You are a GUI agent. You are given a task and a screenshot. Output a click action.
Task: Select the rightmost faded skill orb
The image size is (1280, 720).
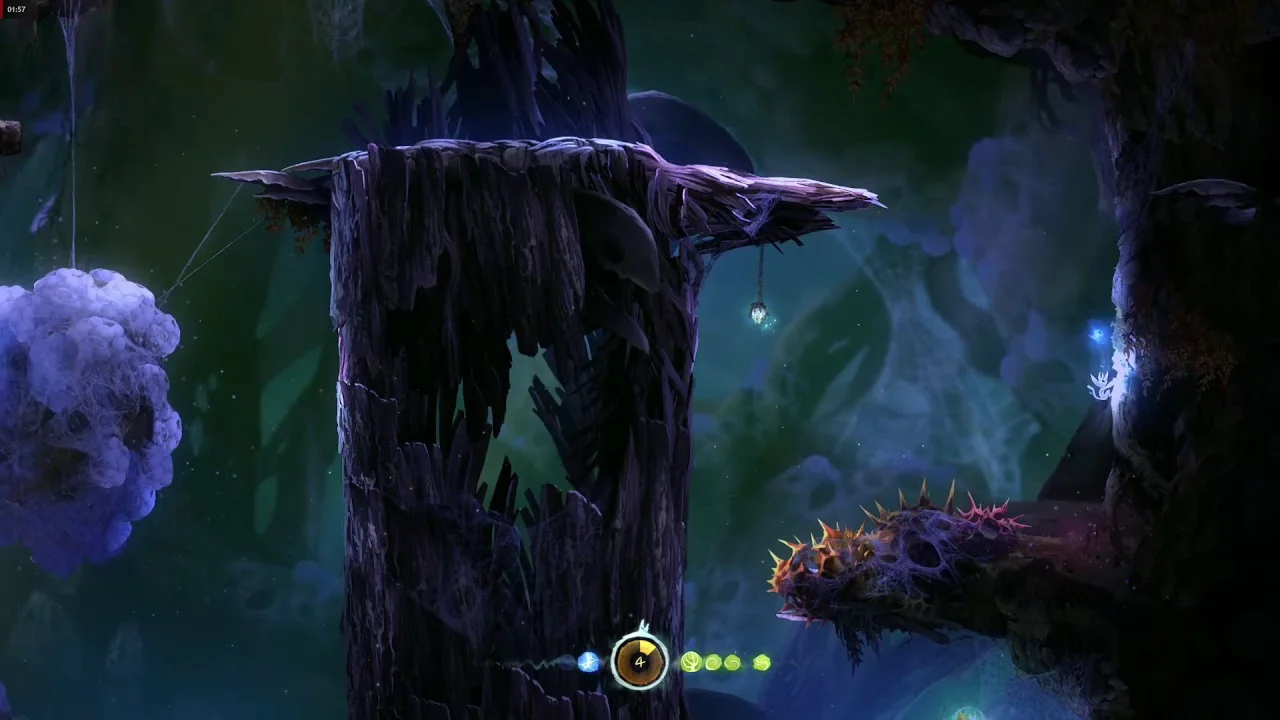click(762, 662)
